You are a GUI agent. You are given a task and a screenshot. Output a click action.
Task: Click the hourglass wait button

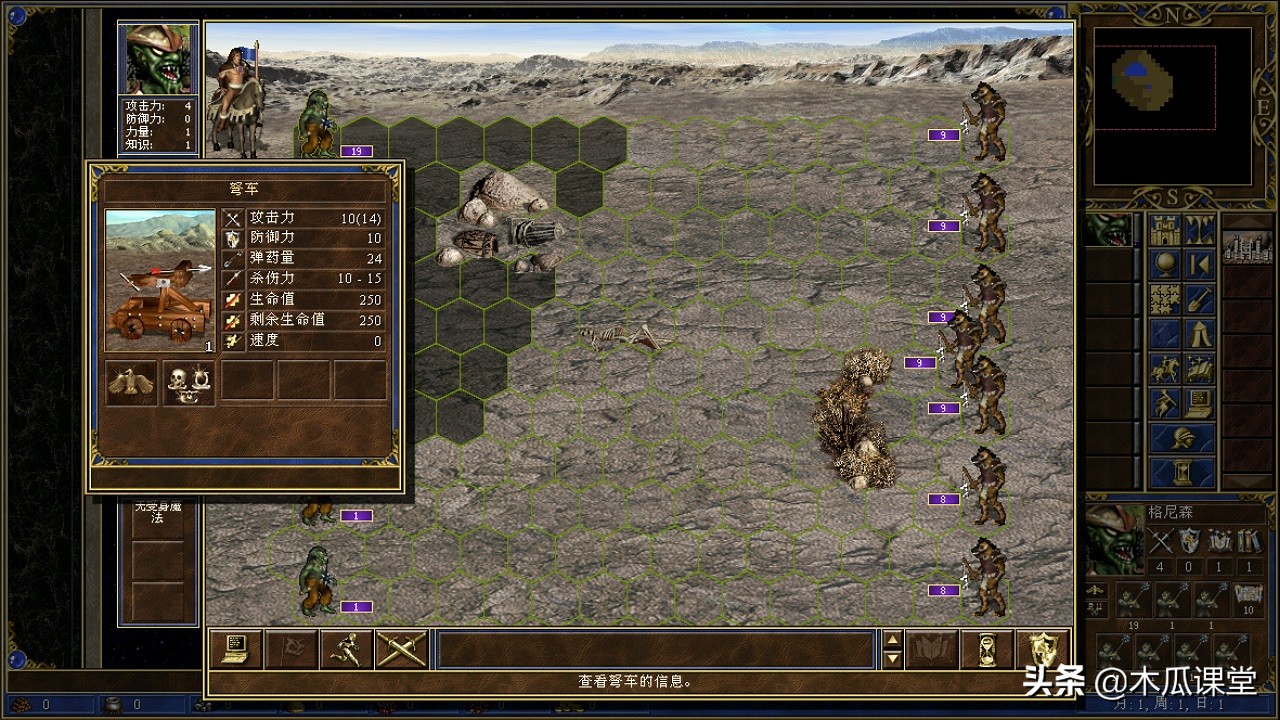pos(986,650)
